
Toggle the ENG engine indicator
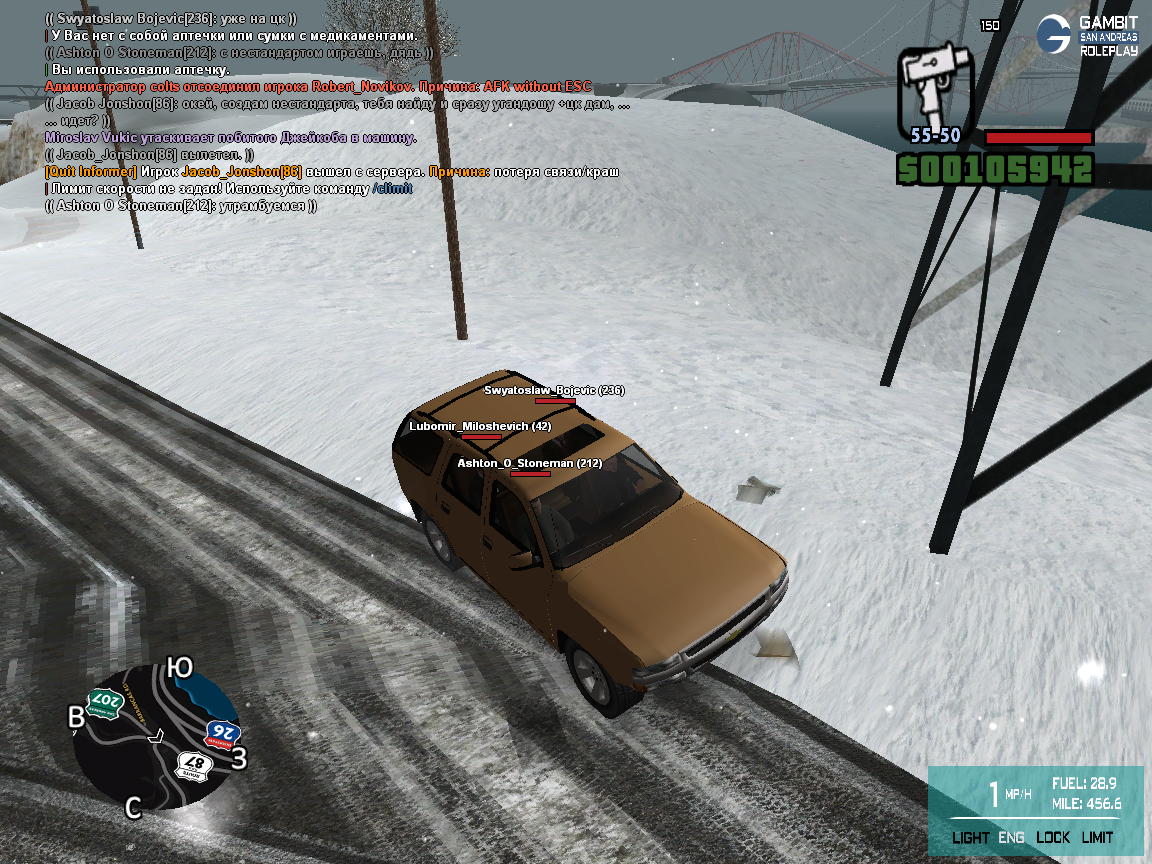click(x=1011, y=838)
